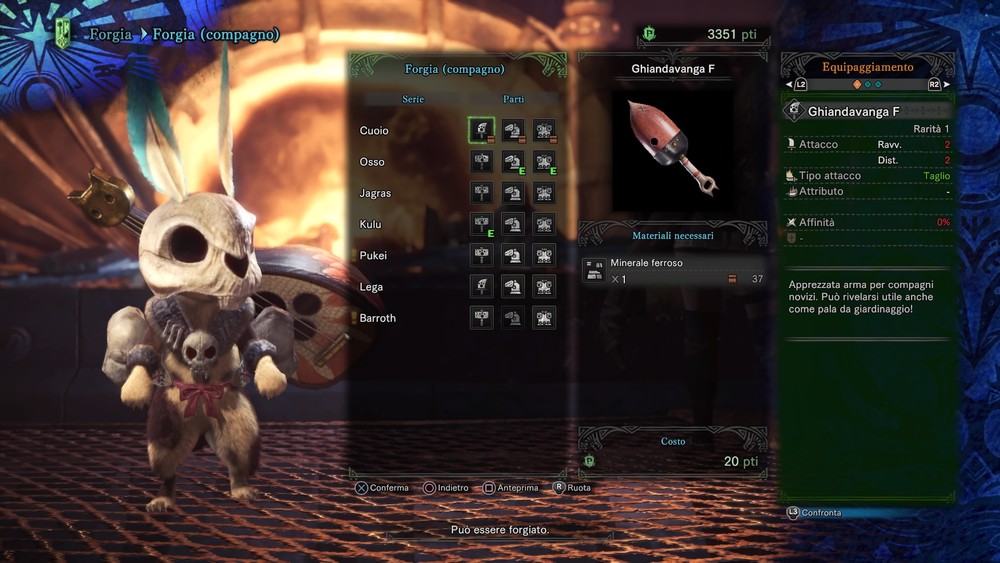Viewport: 1000px width, 563px height.
Task: Select the Osso series body armor icon
Action: click(544, 162)
